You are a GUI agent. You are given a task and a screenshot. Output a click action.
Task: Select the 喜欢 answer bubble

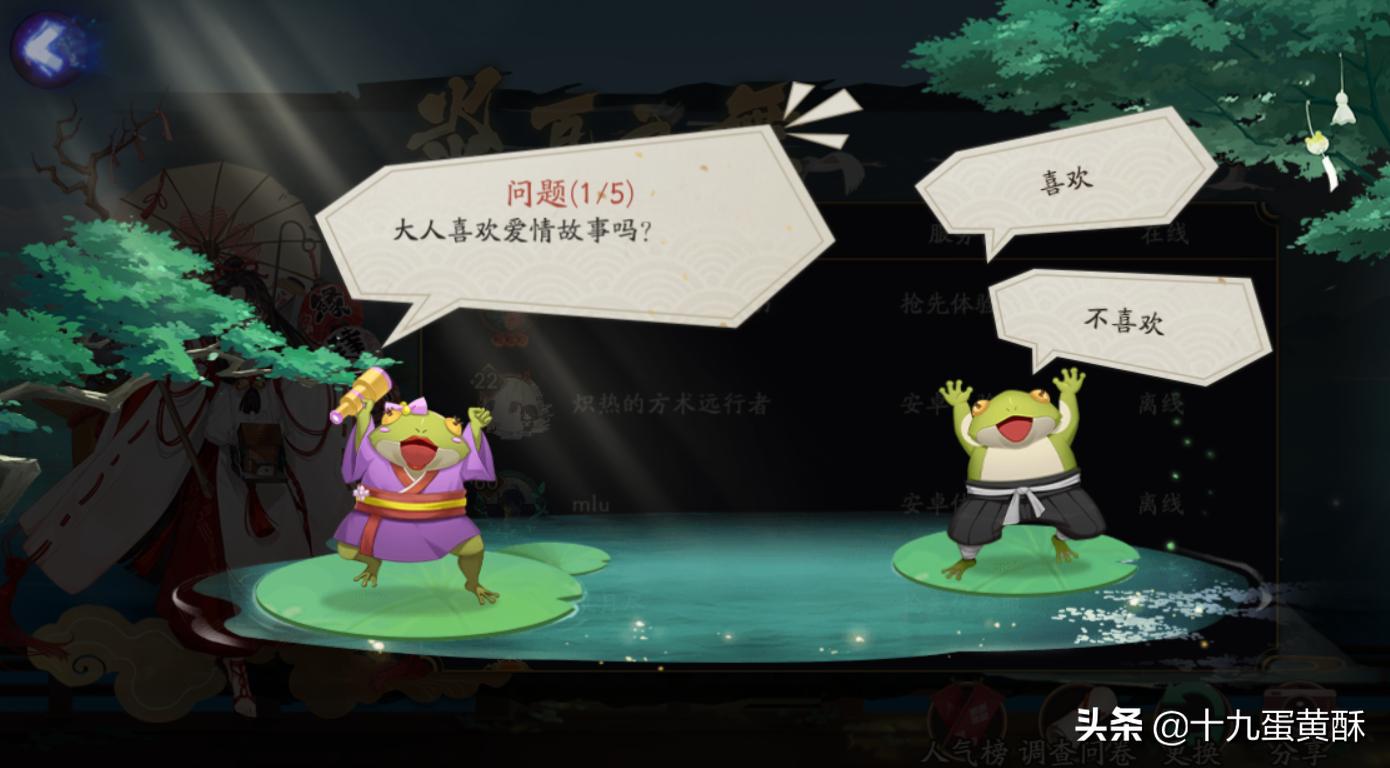click(1065, 180)
